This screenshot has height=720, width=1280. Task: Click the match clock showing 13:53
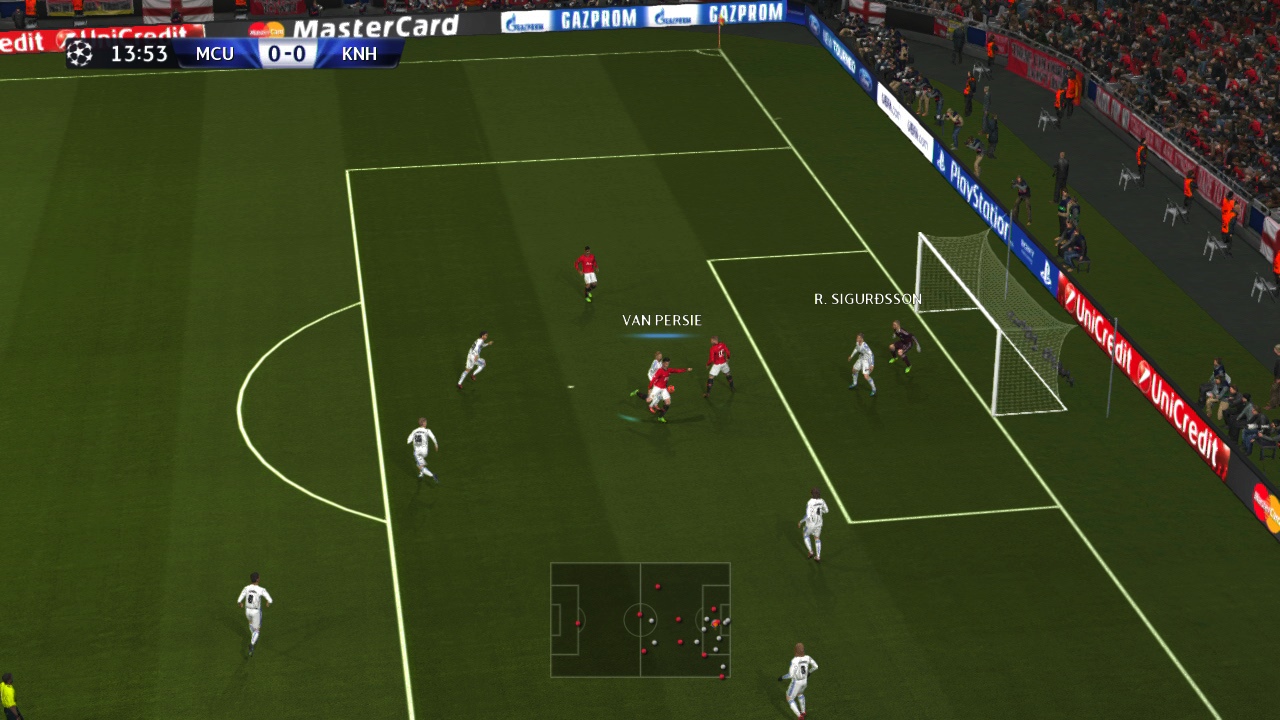point(140,54)
